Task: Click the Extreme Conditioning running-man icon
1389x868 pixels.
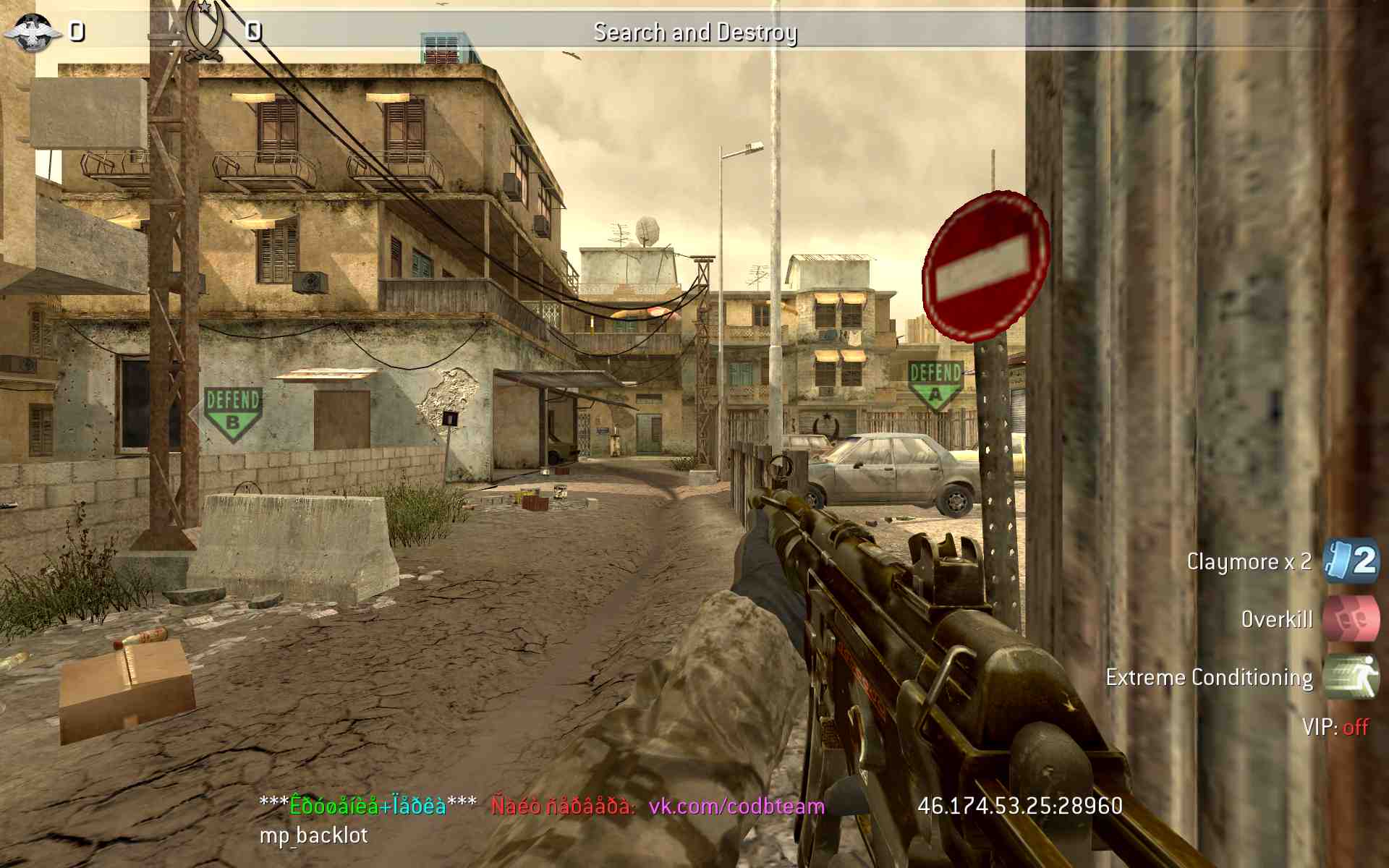Action: pyautogui.click(x=1351, y=677)
